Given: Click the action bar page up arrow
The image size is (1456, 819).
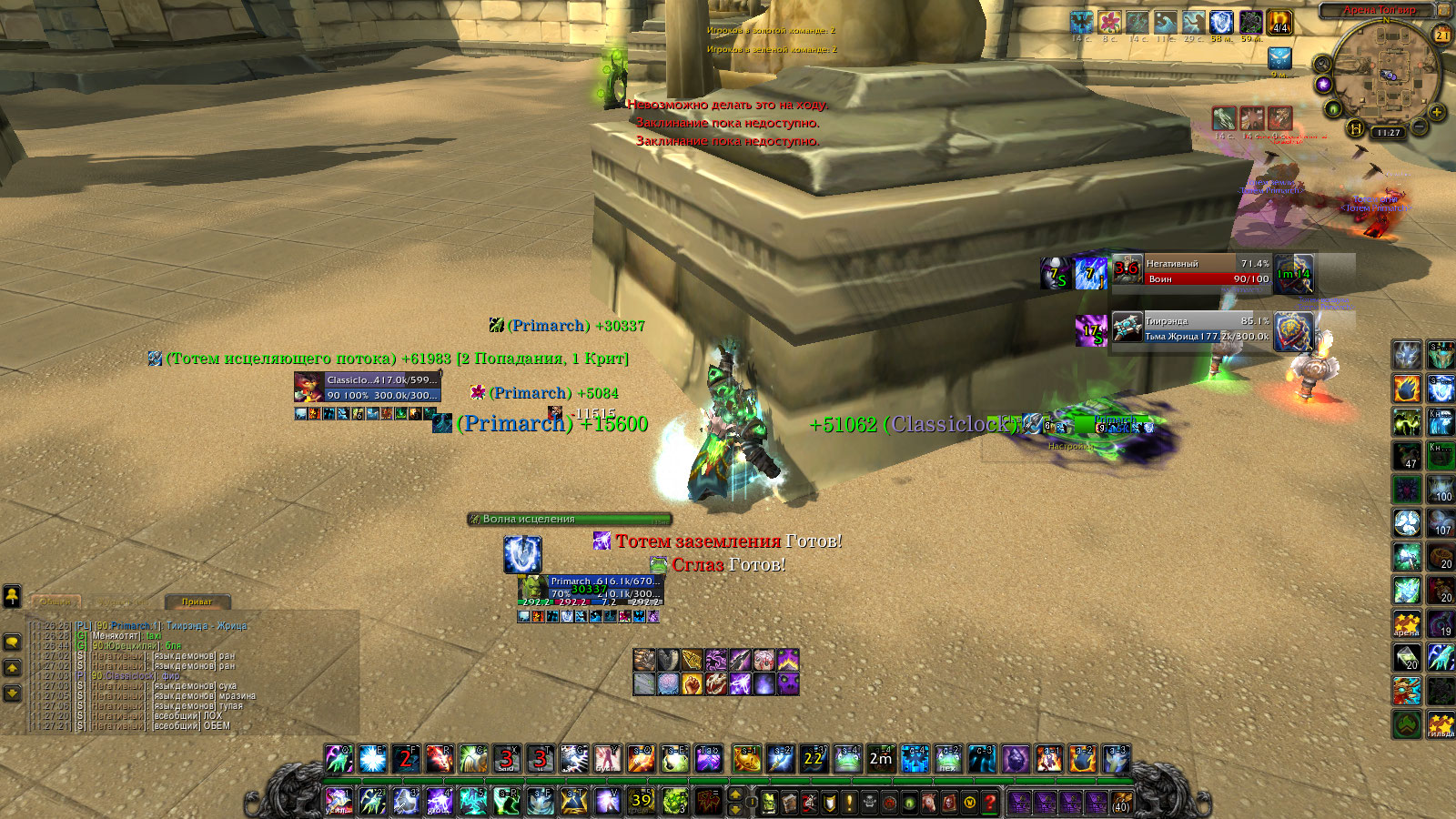Looking at the screenshot, I should pyautogui.click(x=735, y=795).
